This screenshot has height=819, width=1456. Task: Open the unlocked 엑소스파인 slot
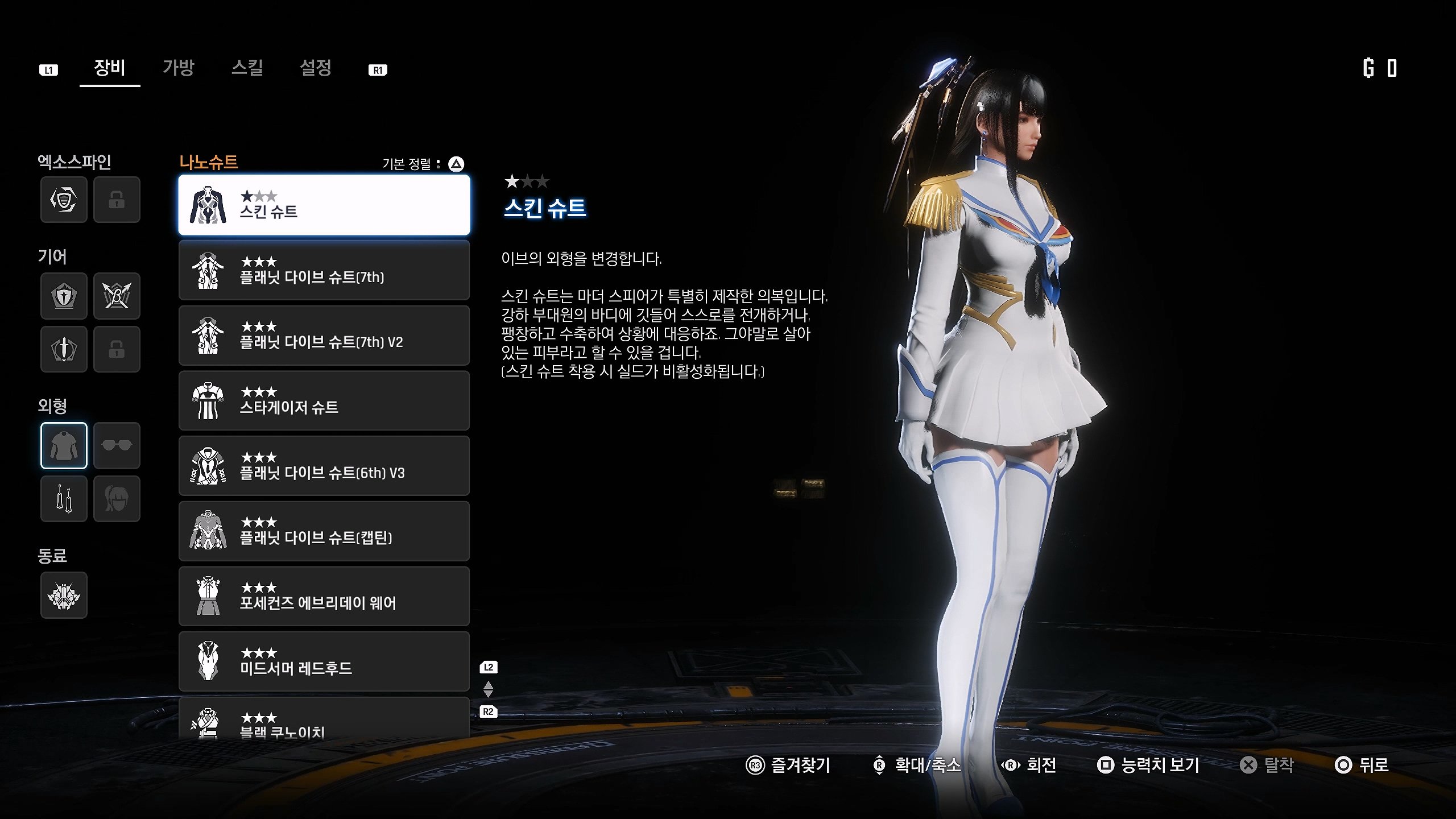pyautogui.click(x=64, y=200)
